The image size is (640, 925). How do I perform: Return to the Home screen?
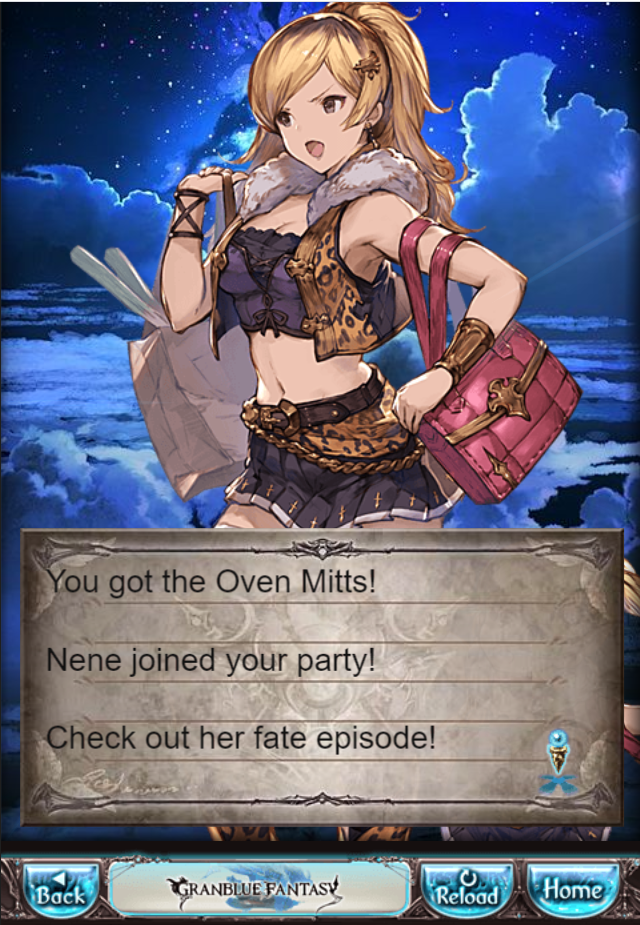(573, 889)
